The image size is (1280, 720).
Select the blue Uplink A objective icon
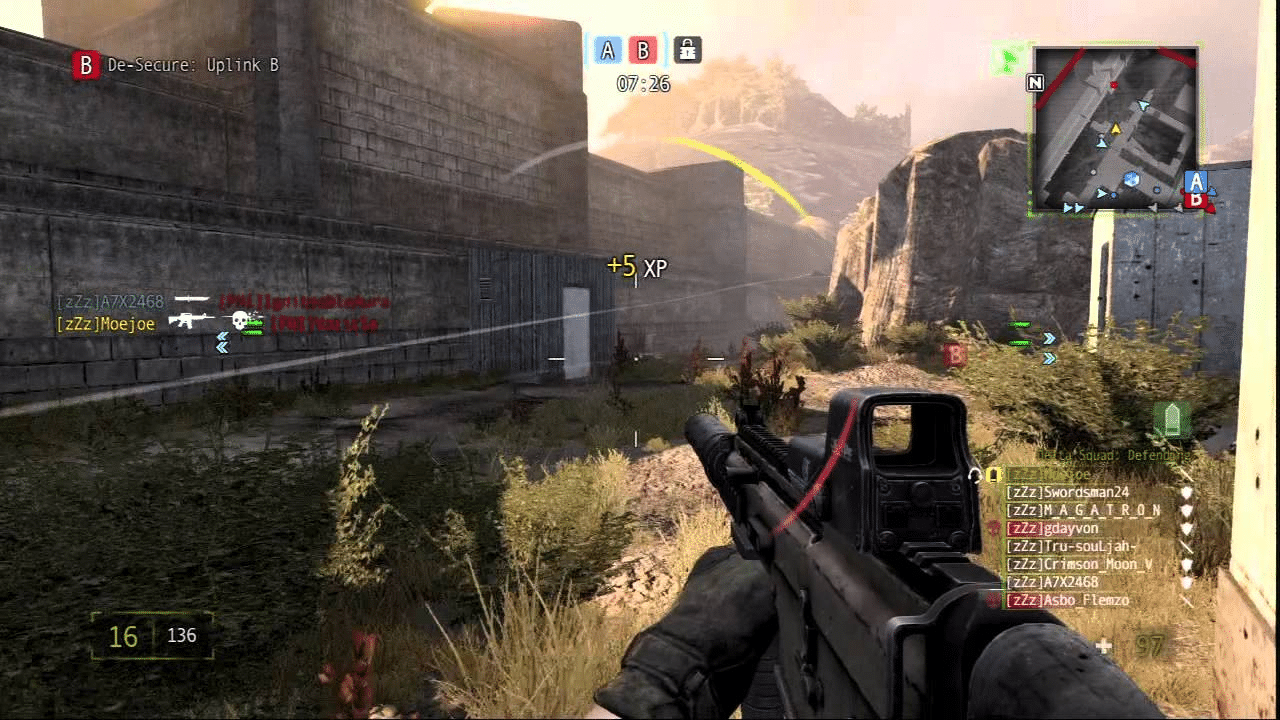coord(608,49)
